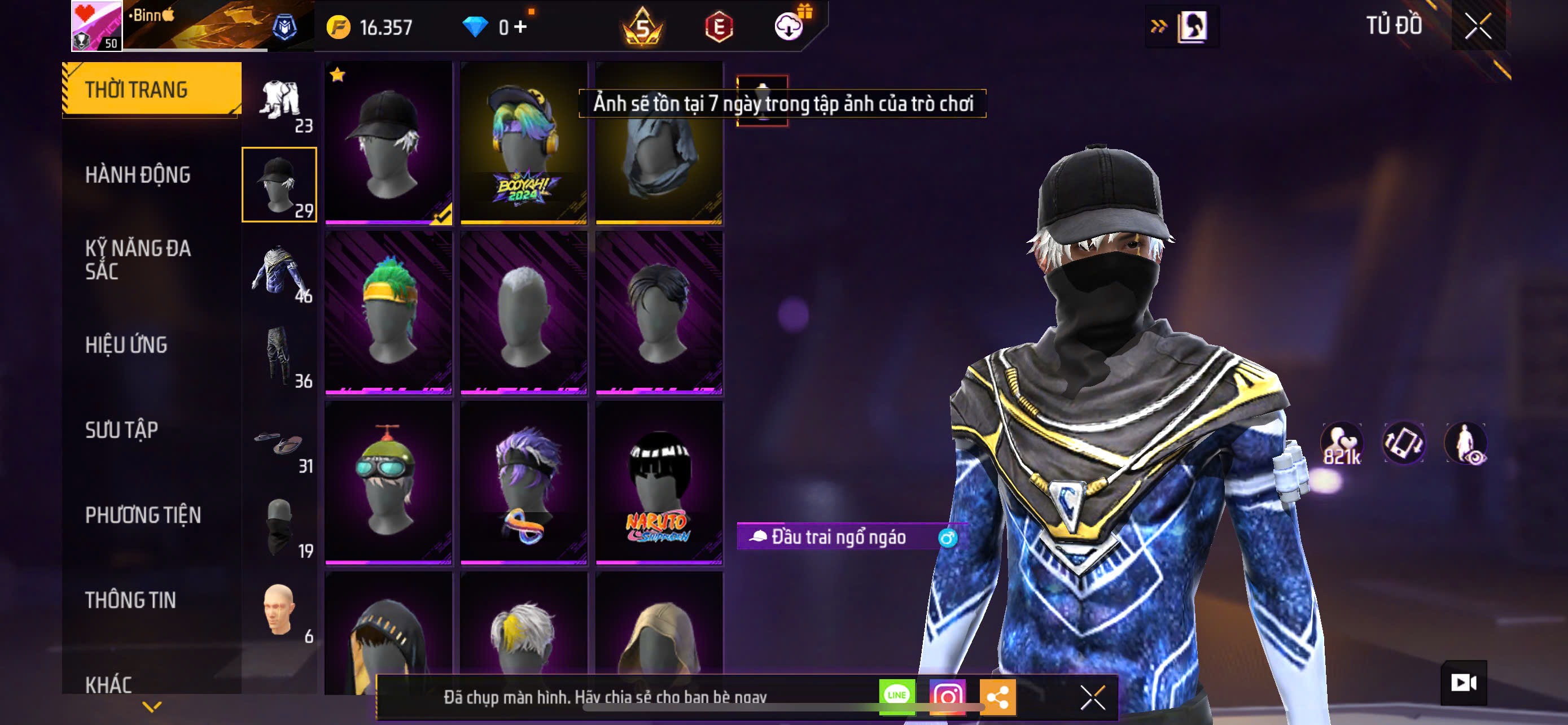Close the Tủ Đồ wardrobe screen
This screenshot has height=725, width=1568.
1478,26
